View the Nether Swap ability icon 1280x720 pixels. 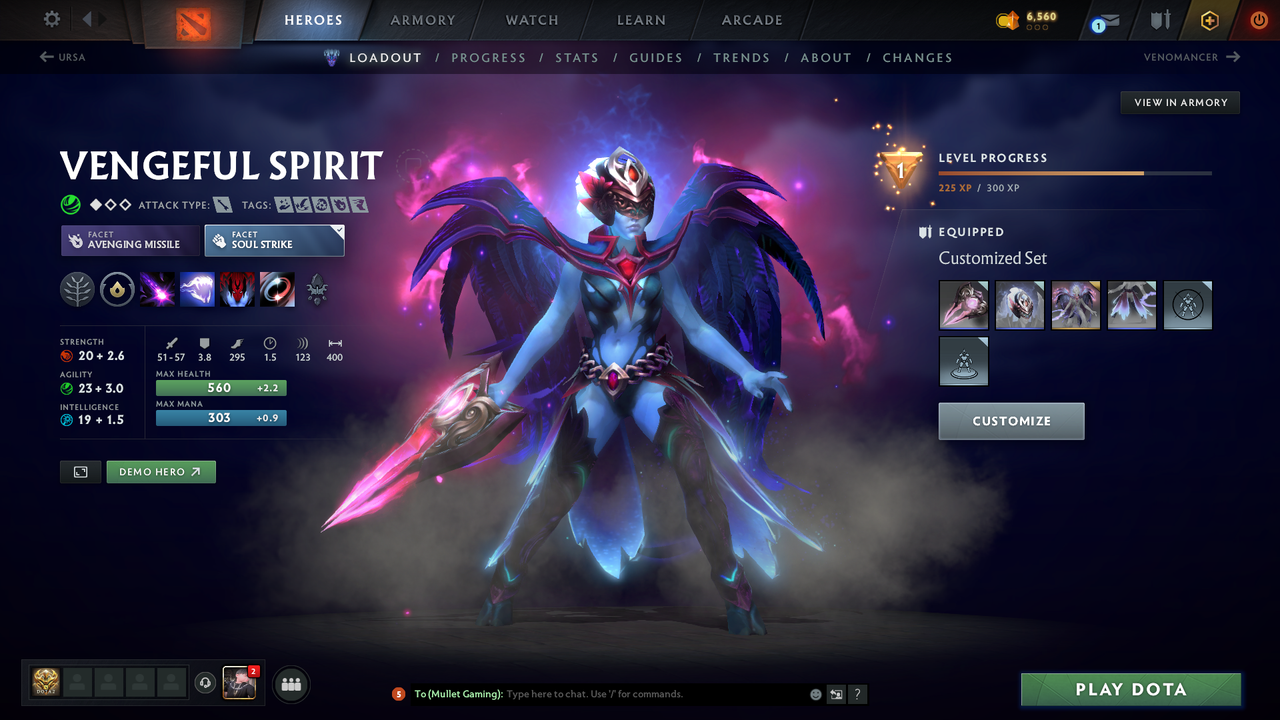[x=277, y=290]
